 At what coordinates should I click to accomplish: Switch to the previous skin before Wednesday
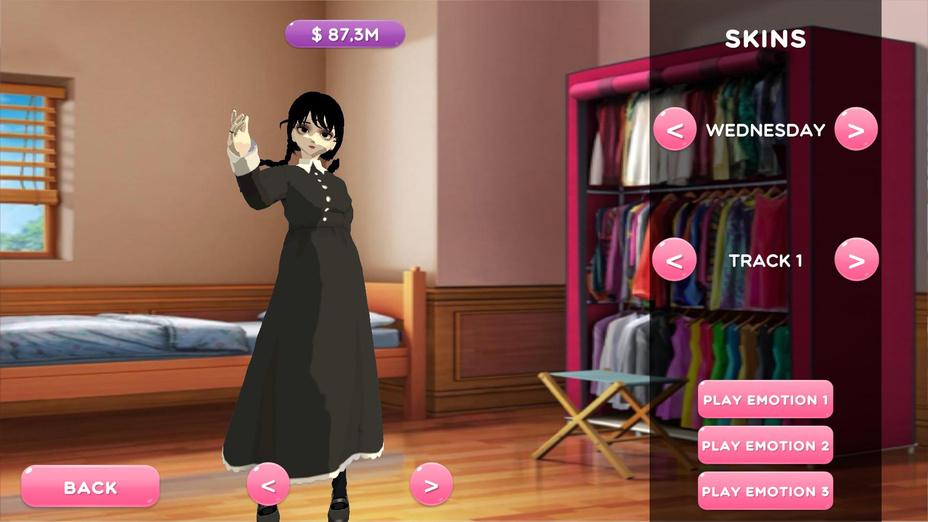click(x=675, y=130)
